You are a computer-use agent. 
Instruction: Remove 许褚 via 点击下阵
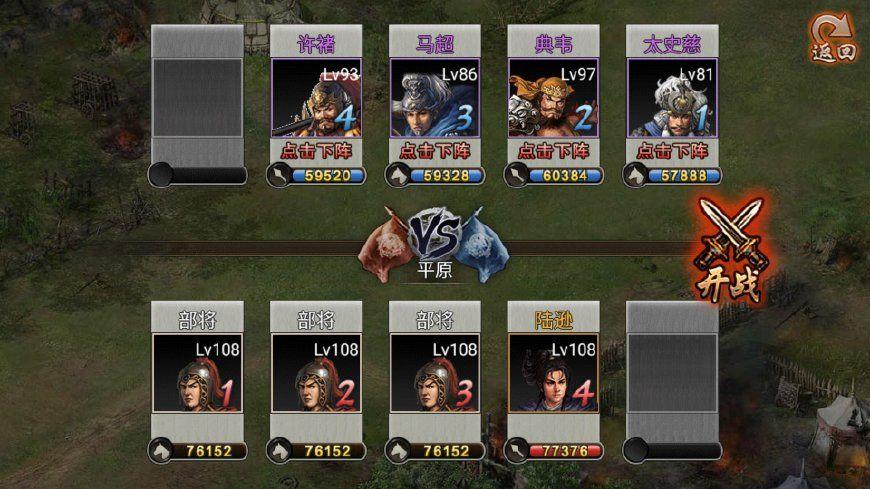(315, 151)
